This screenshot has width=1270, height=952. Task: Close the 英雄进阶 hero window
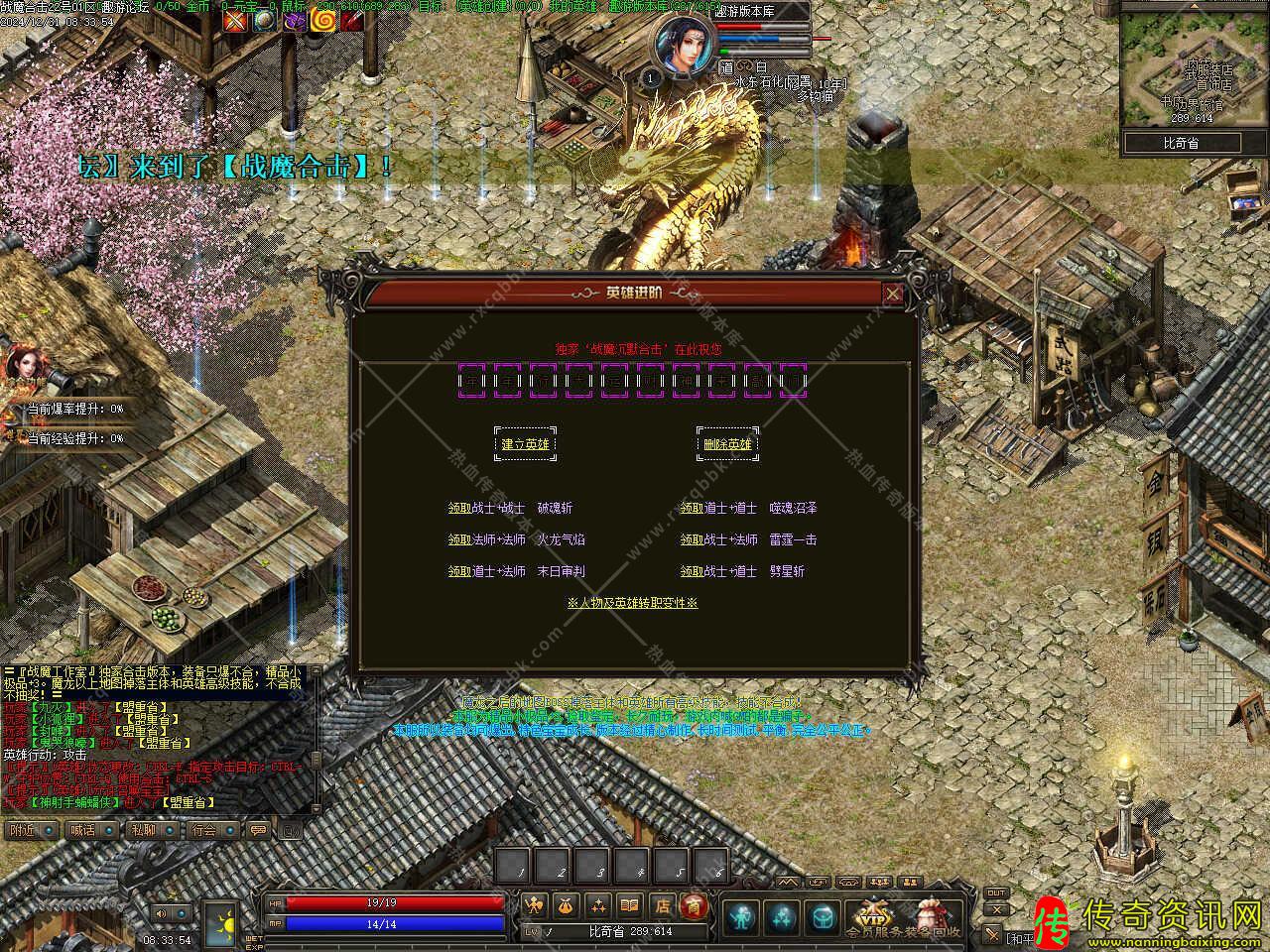(893, 294)
